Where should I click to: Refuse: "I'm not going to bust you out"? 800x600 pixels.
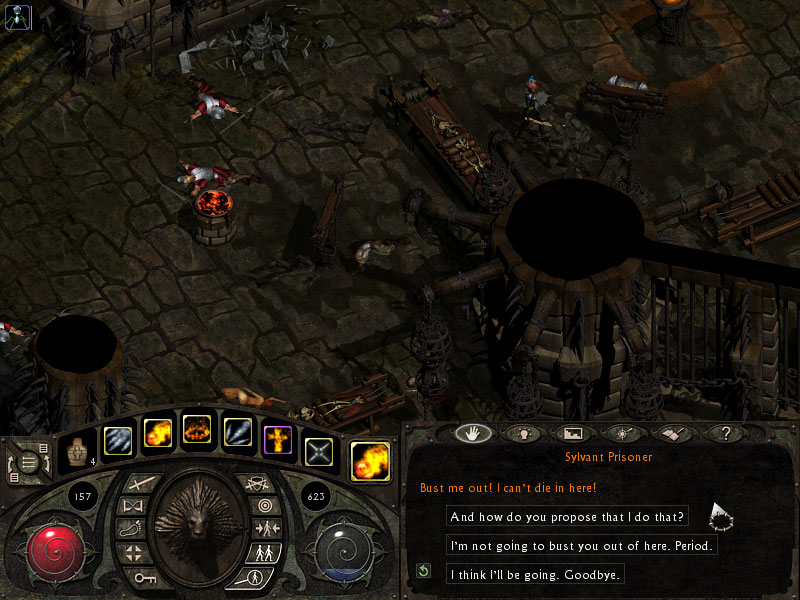[x=583, y=546]
